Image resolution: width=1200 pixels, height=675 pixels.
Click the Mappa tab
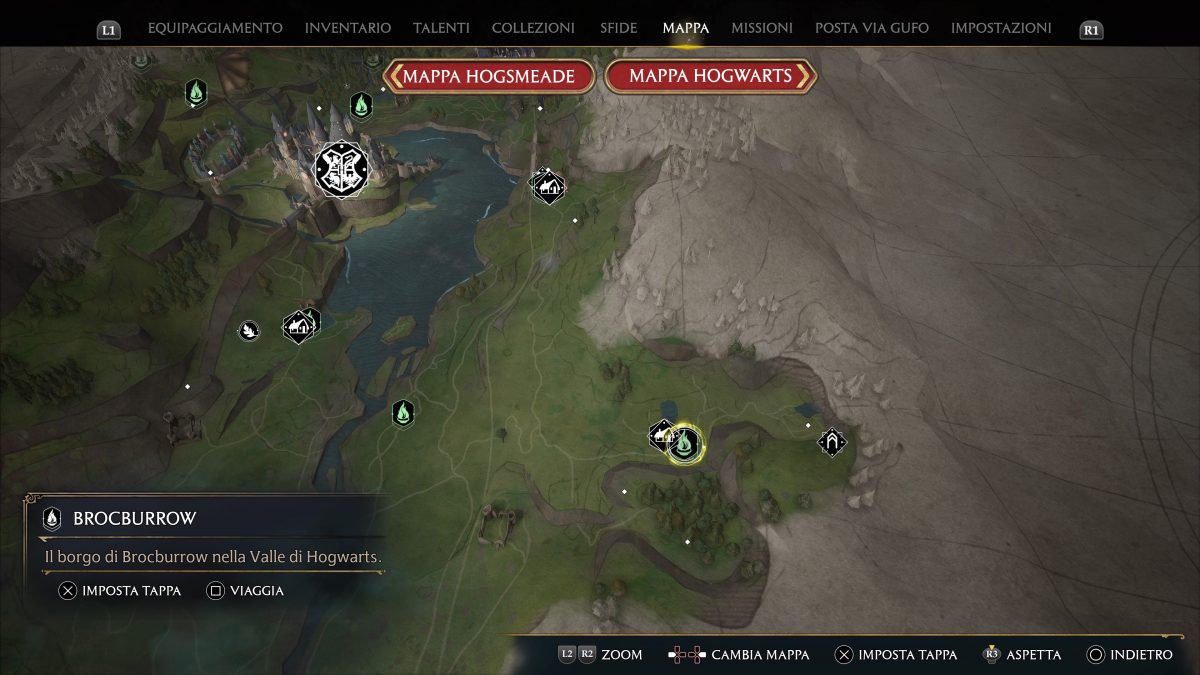(x=685, y=28)
